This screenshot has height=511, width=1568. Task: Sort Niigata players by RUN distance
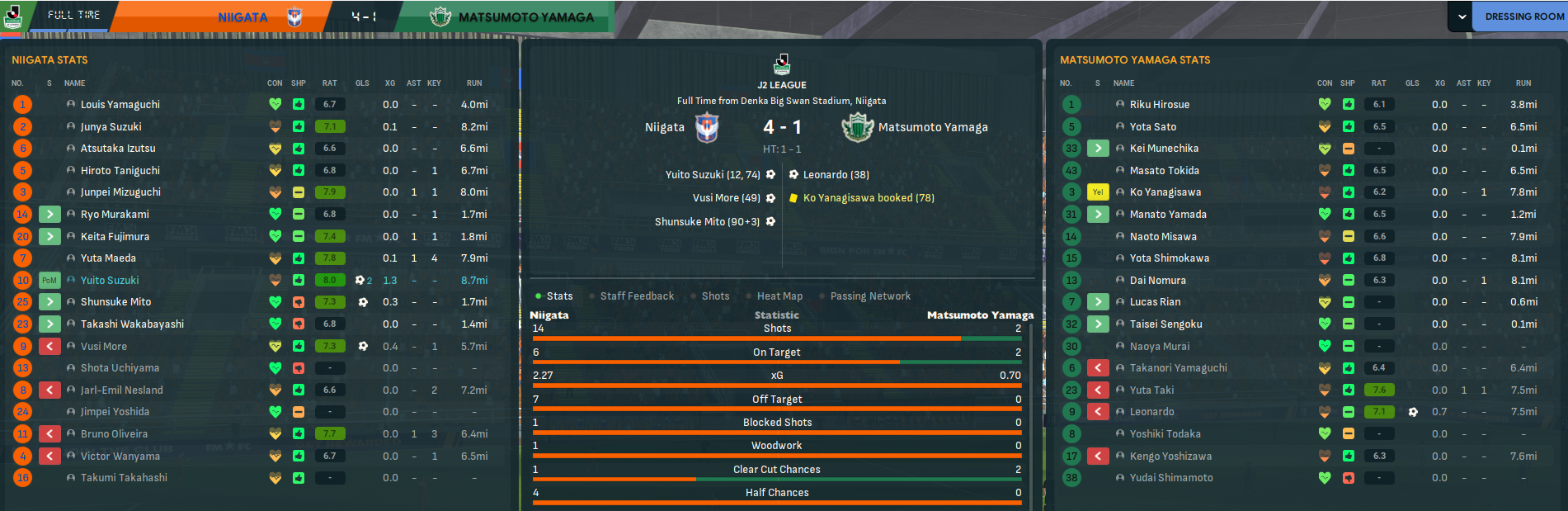tap(474, 83)
